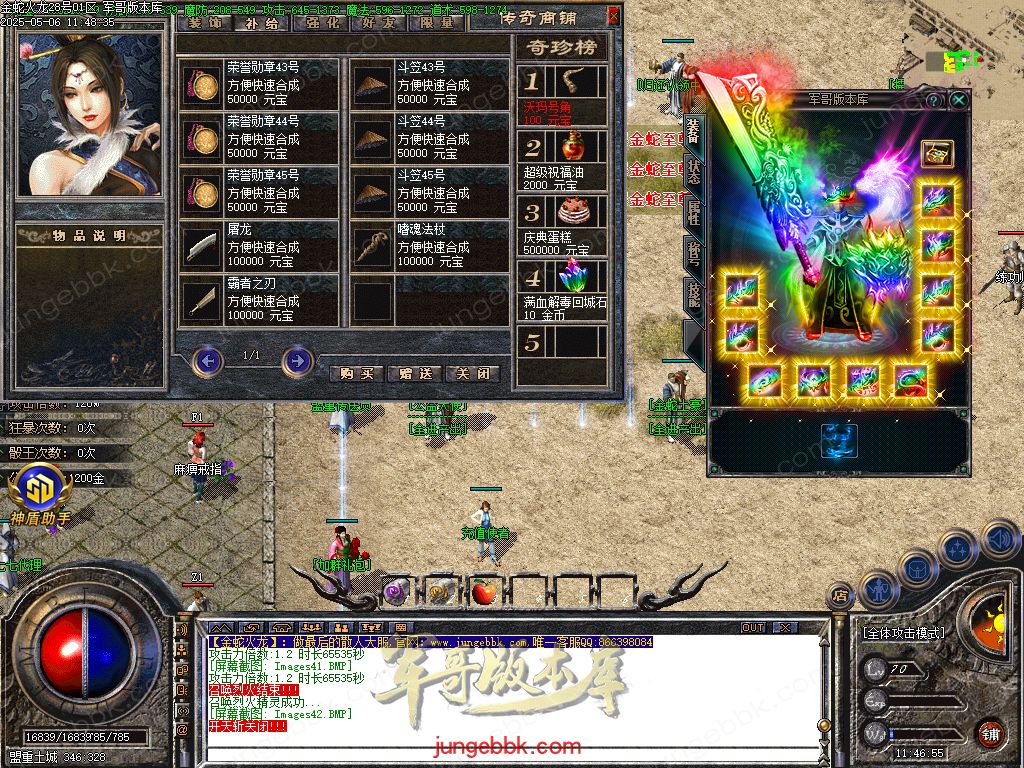The height and width of the screenshot is (768, 1024).
Task: Click the 关闭 button in the shop
Action: tap(472, 373)
